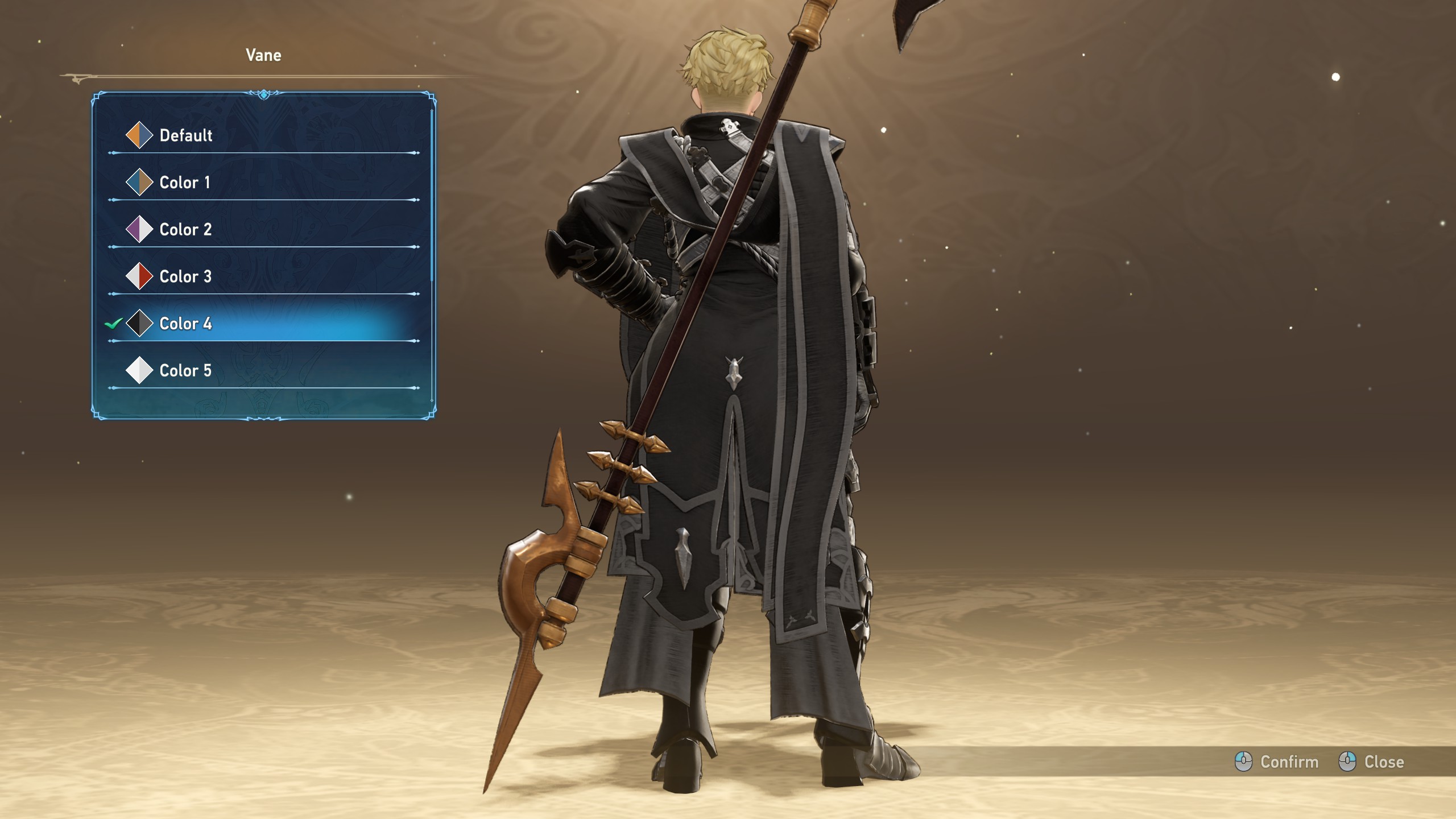This screenshot has width=1456, height=819.
Task: Select the checked Color 4 entry
Action: [185, 324]
